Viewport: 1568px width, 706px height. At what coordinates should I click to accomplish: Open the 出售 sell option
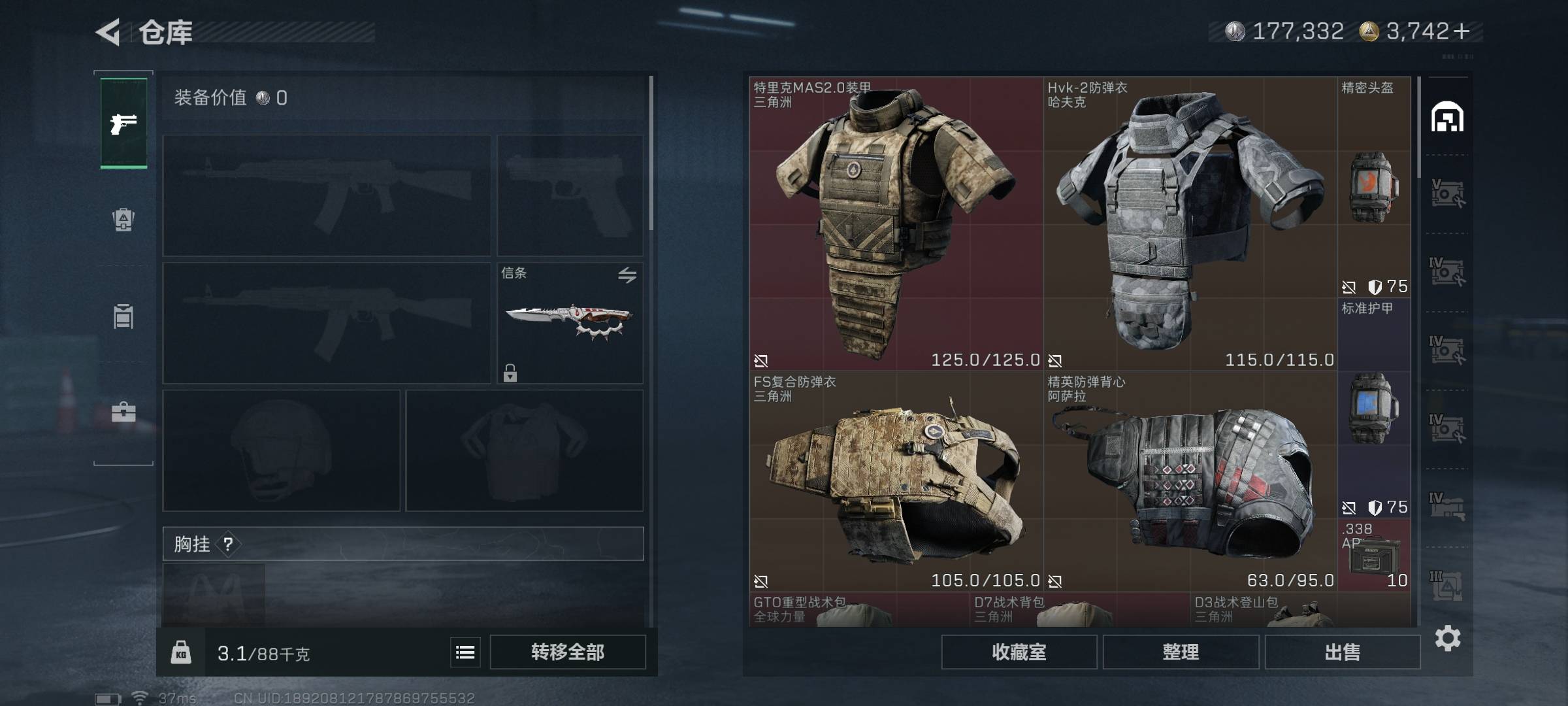coord(1342,652)
